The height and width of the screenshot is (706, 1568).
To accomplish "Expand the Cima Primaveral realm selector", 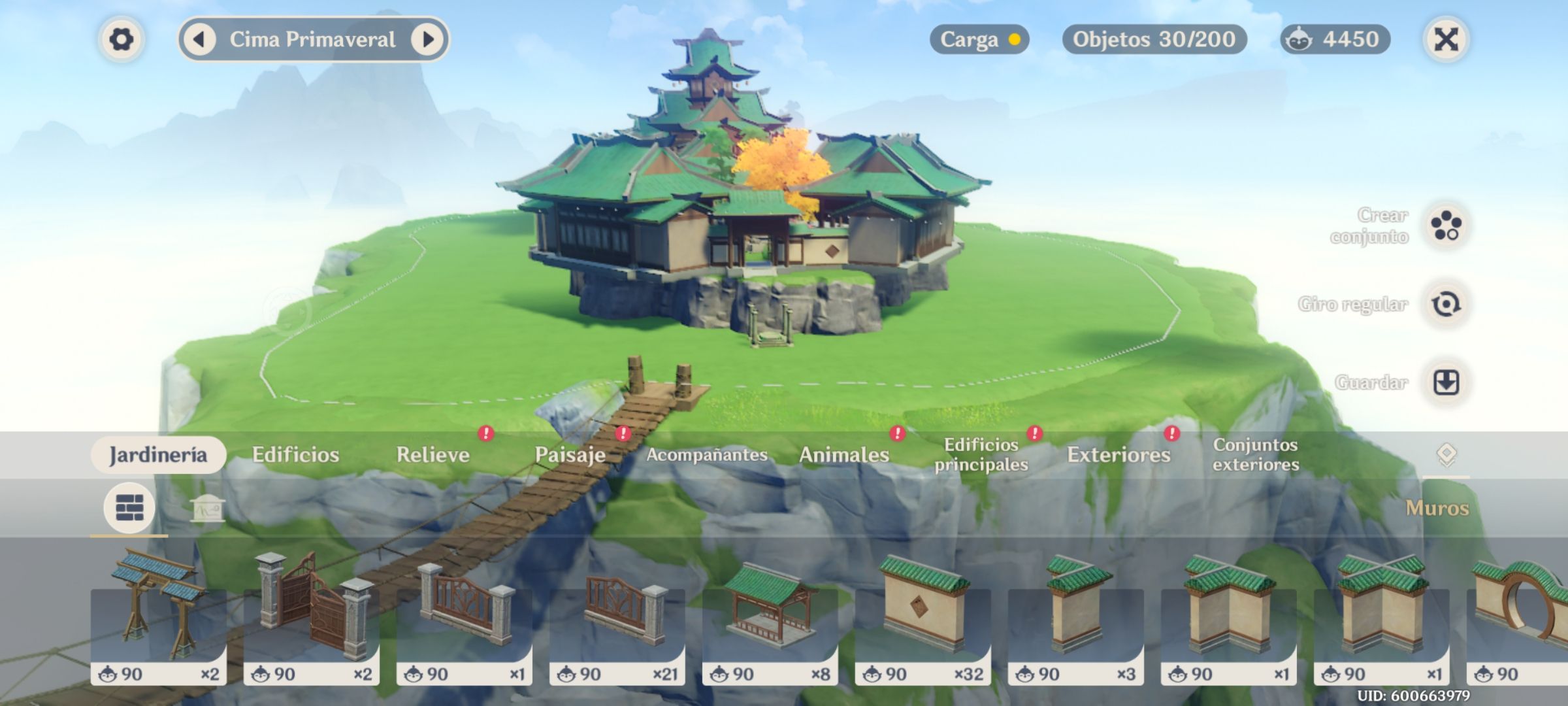I will [x=312, y=41].
